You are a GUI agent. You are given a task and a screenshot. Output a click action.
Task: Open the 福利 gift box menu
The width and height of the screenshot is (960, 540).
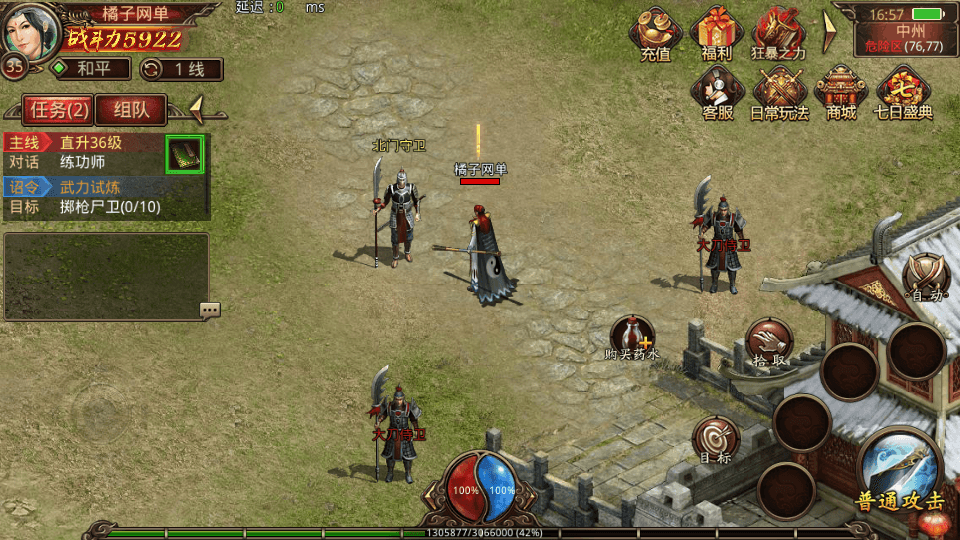716,33
